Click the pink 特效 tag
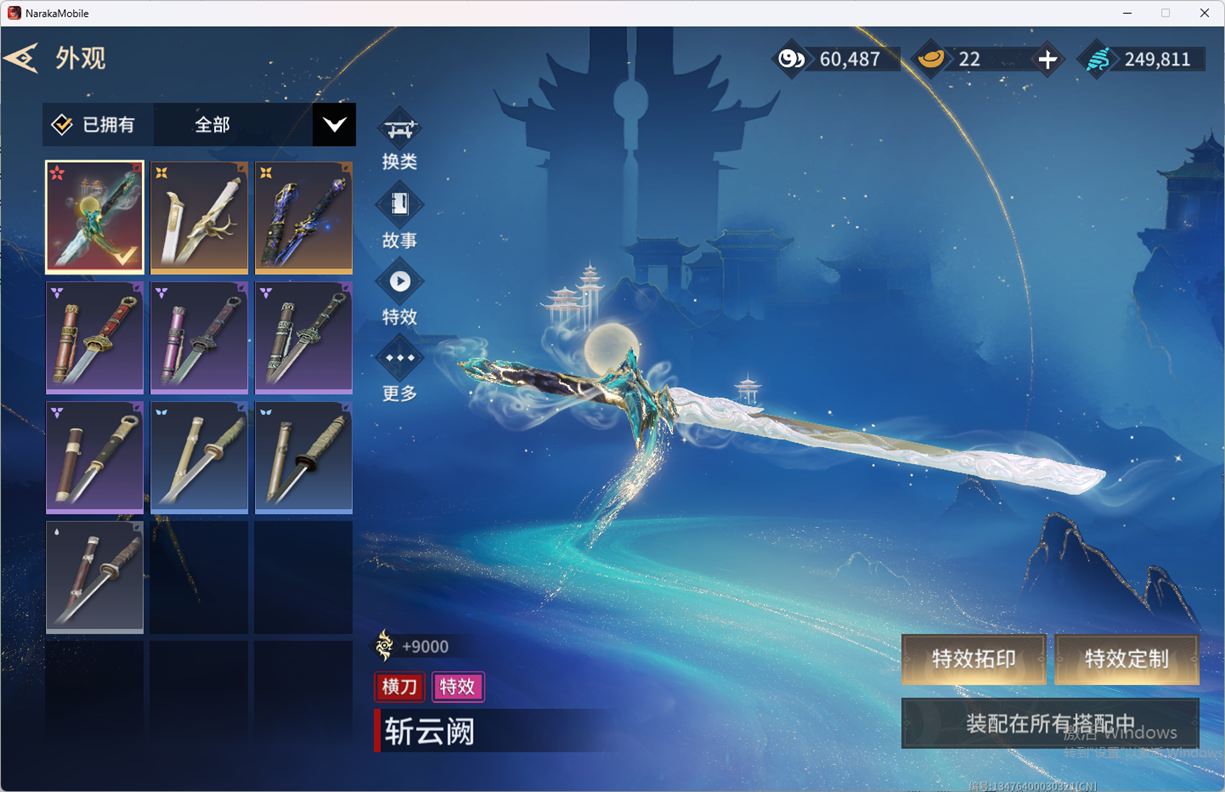The width and height of the screenshot is (1225, 792). pos(457,686)
